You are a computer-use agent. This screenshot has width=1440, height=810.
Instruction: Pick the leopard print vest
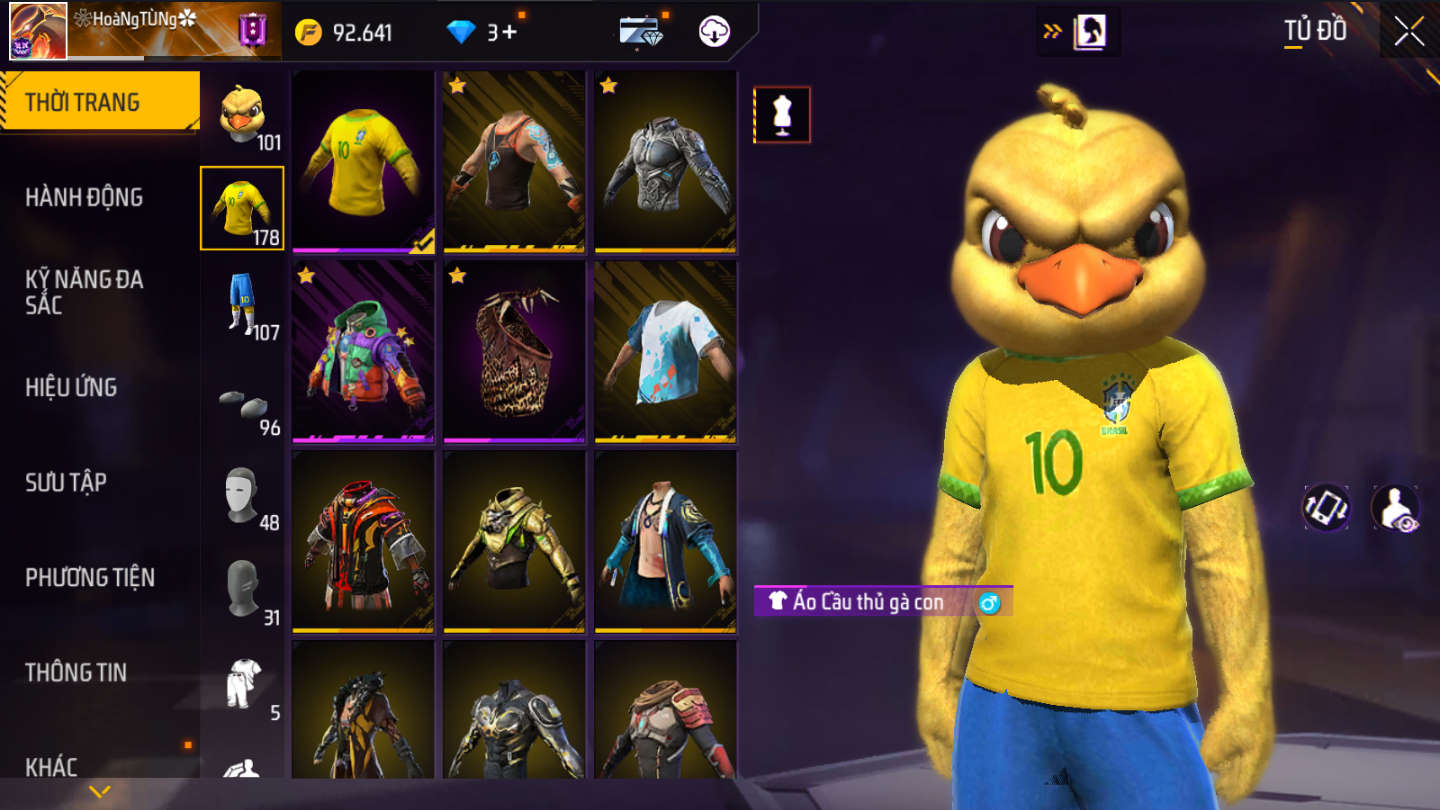(x=514, y=351)
